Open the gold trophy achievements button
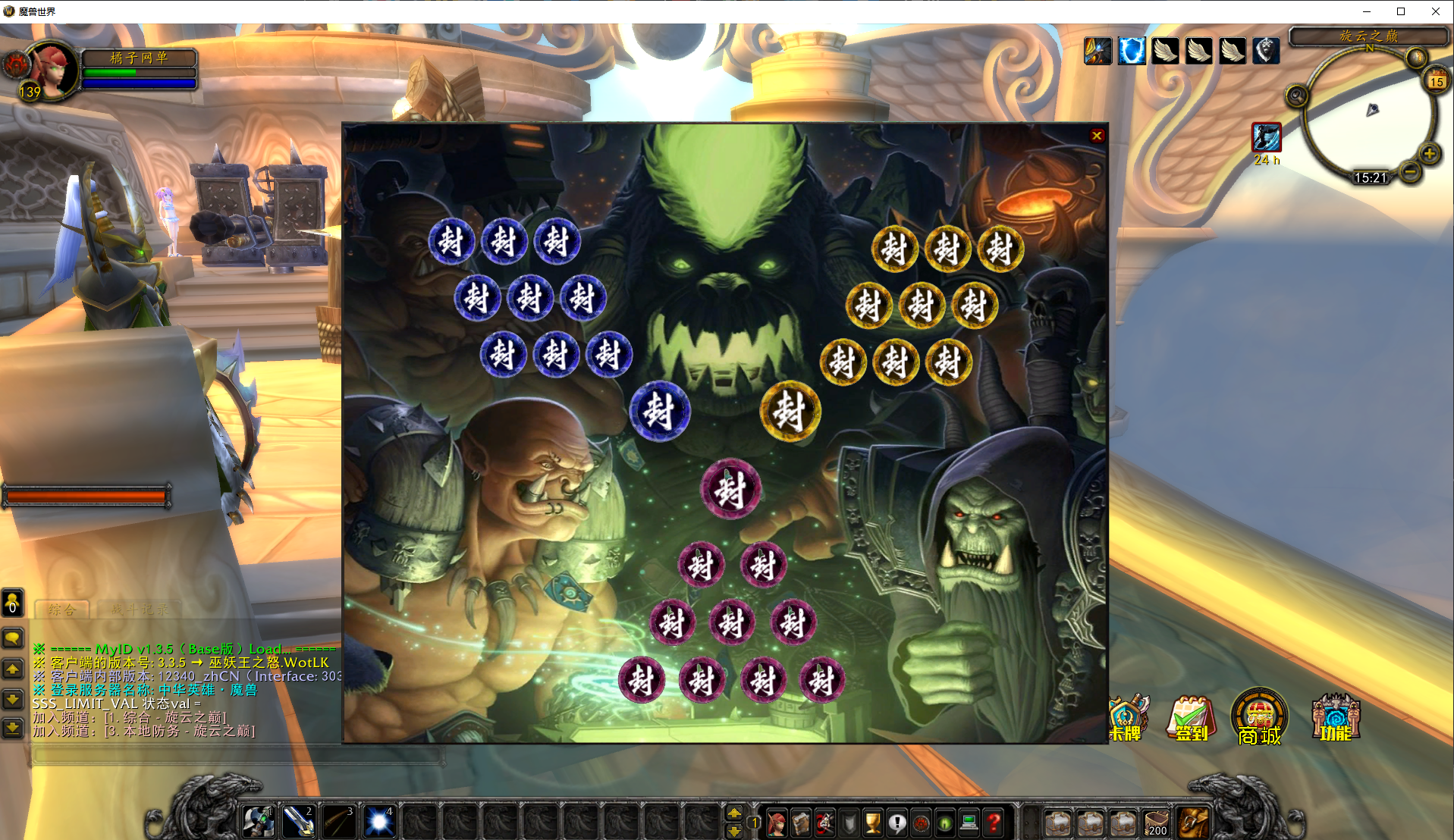The image size is (1454, 840). click(873, 823)
